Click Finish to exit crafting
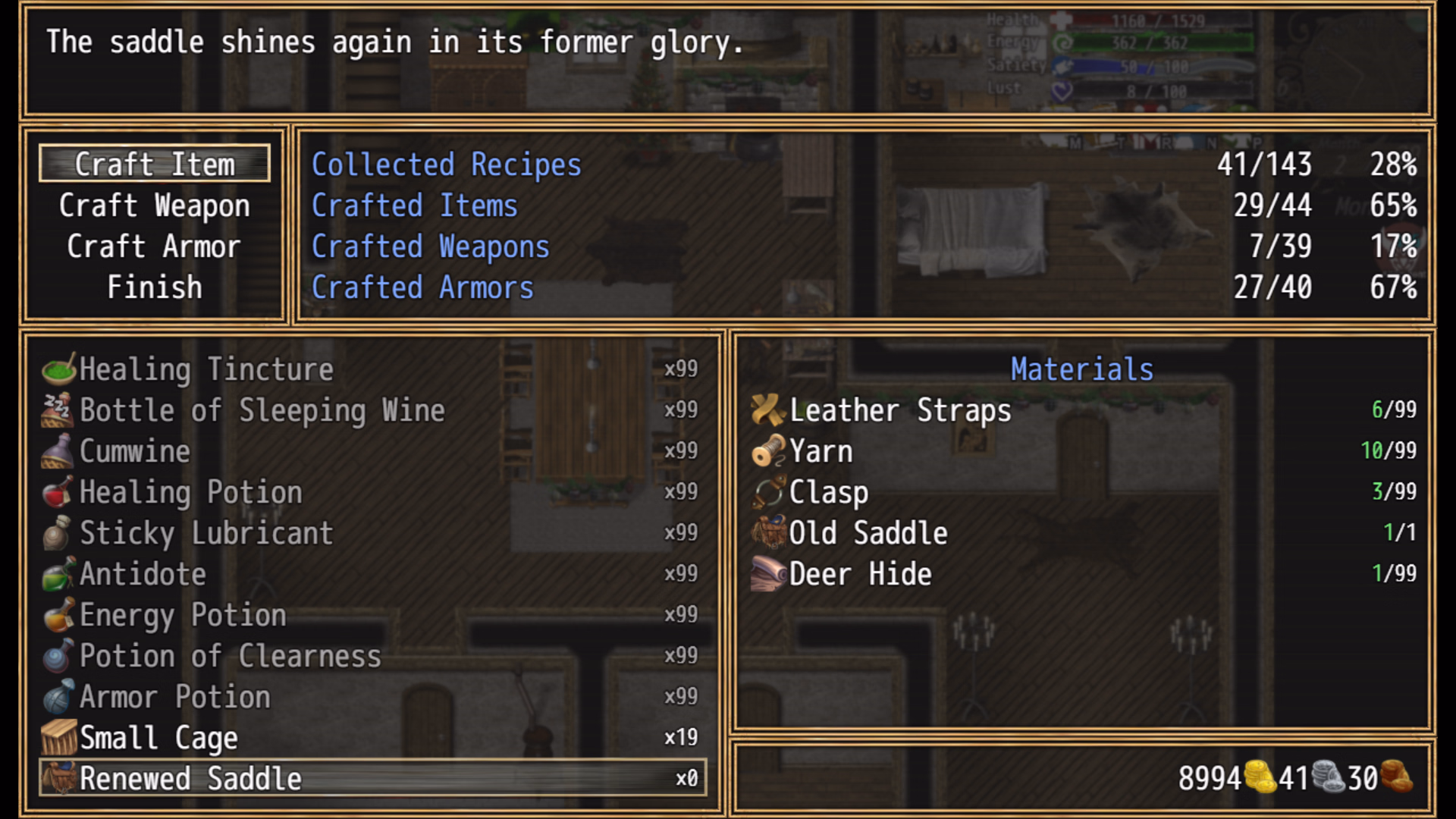The width and height of the screenshot is (1456, 819). point(155,287)
